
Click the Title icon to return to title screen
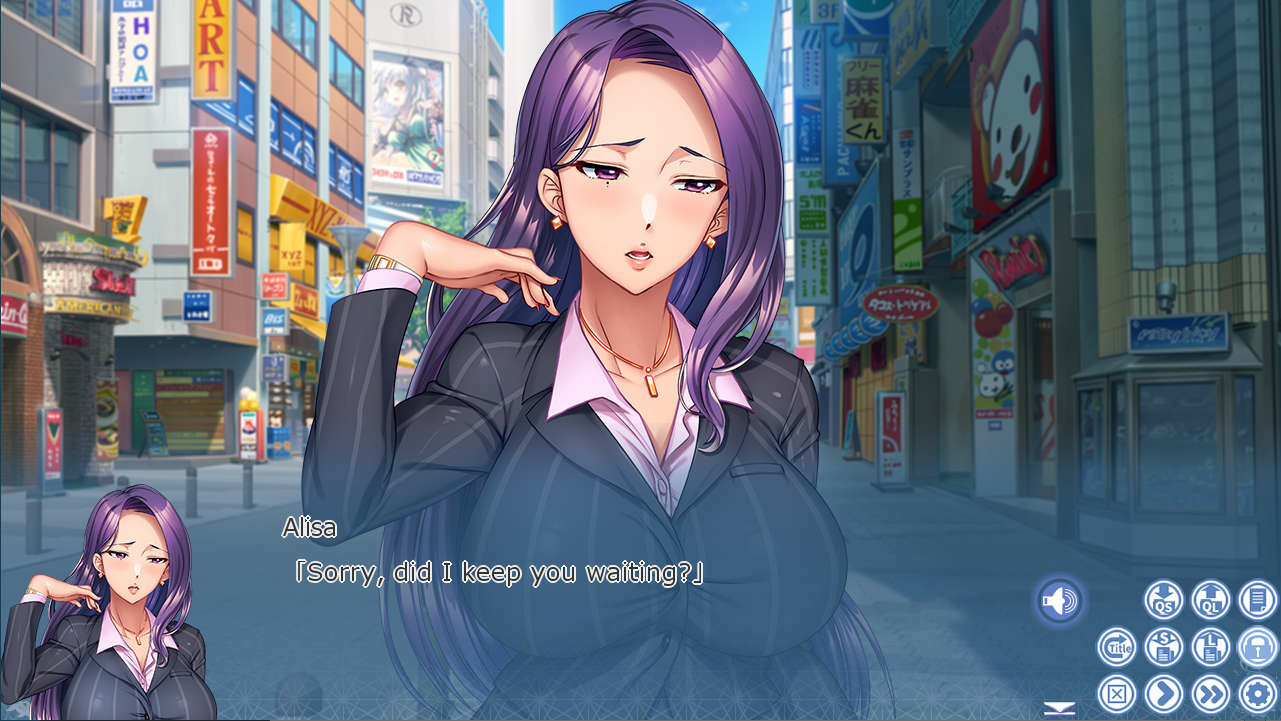pyautogui.click(x=1117, y=647)
